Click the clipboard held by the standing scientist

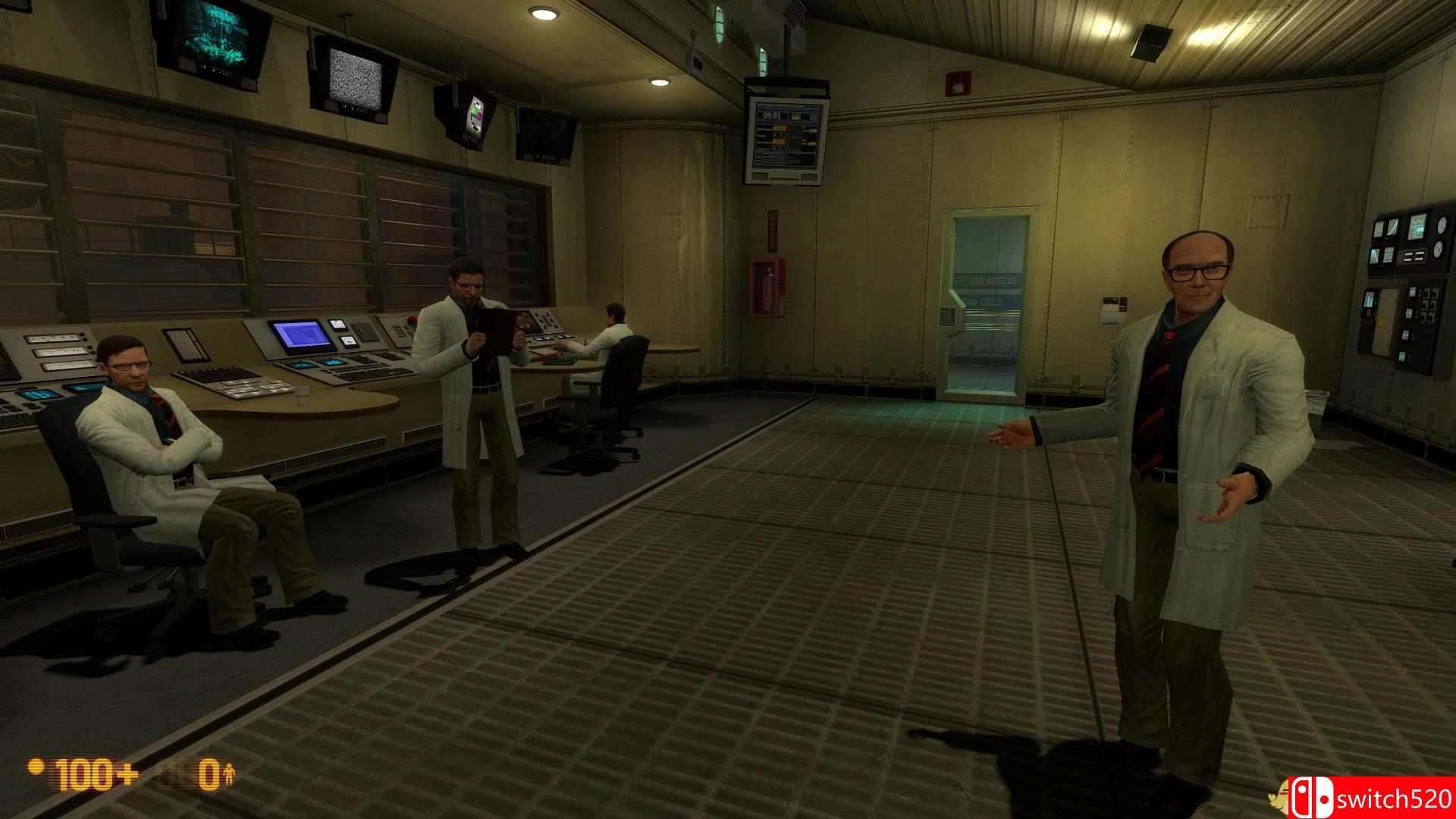pos(491,330)
